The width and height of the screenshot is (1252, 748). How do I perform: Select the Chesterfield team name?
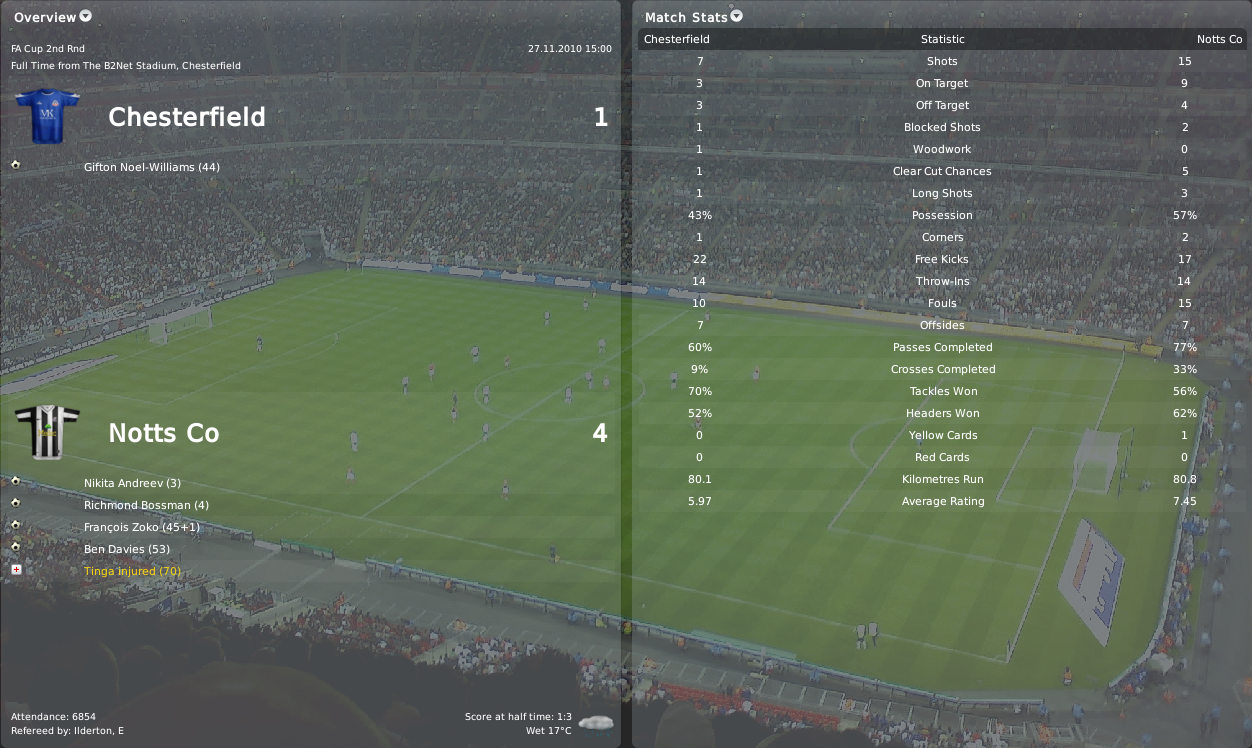tap(187, 117)
